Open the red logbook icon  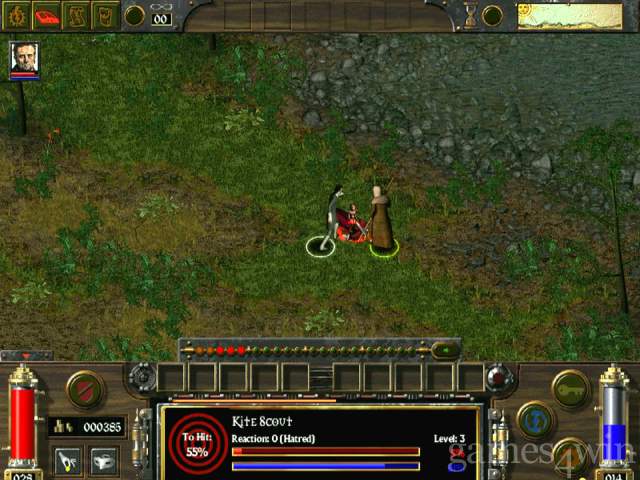(47, 15)
